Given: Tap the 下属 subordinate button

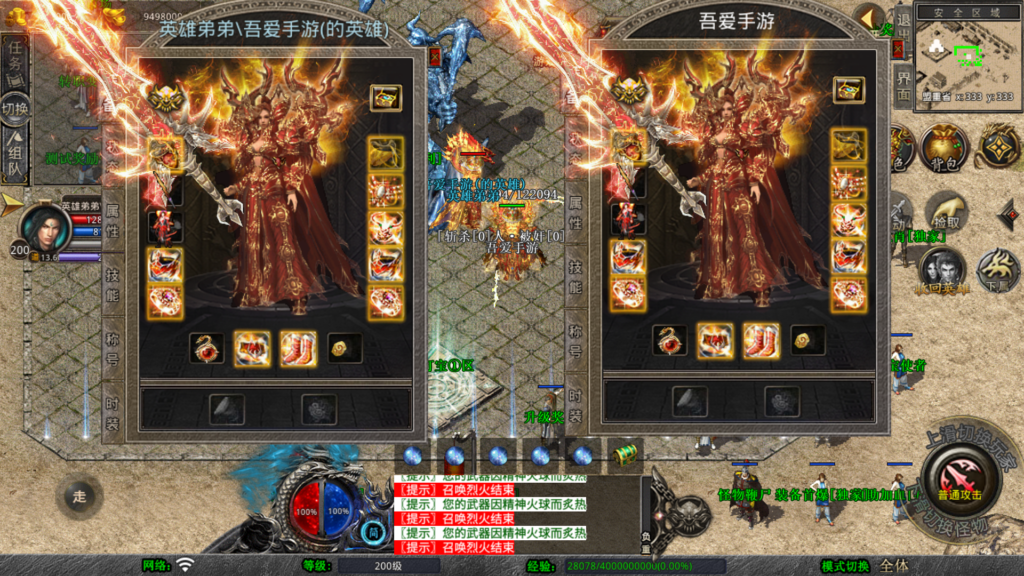Looking at the screenshot, I should pyautogui.click(x=998, y=268).
